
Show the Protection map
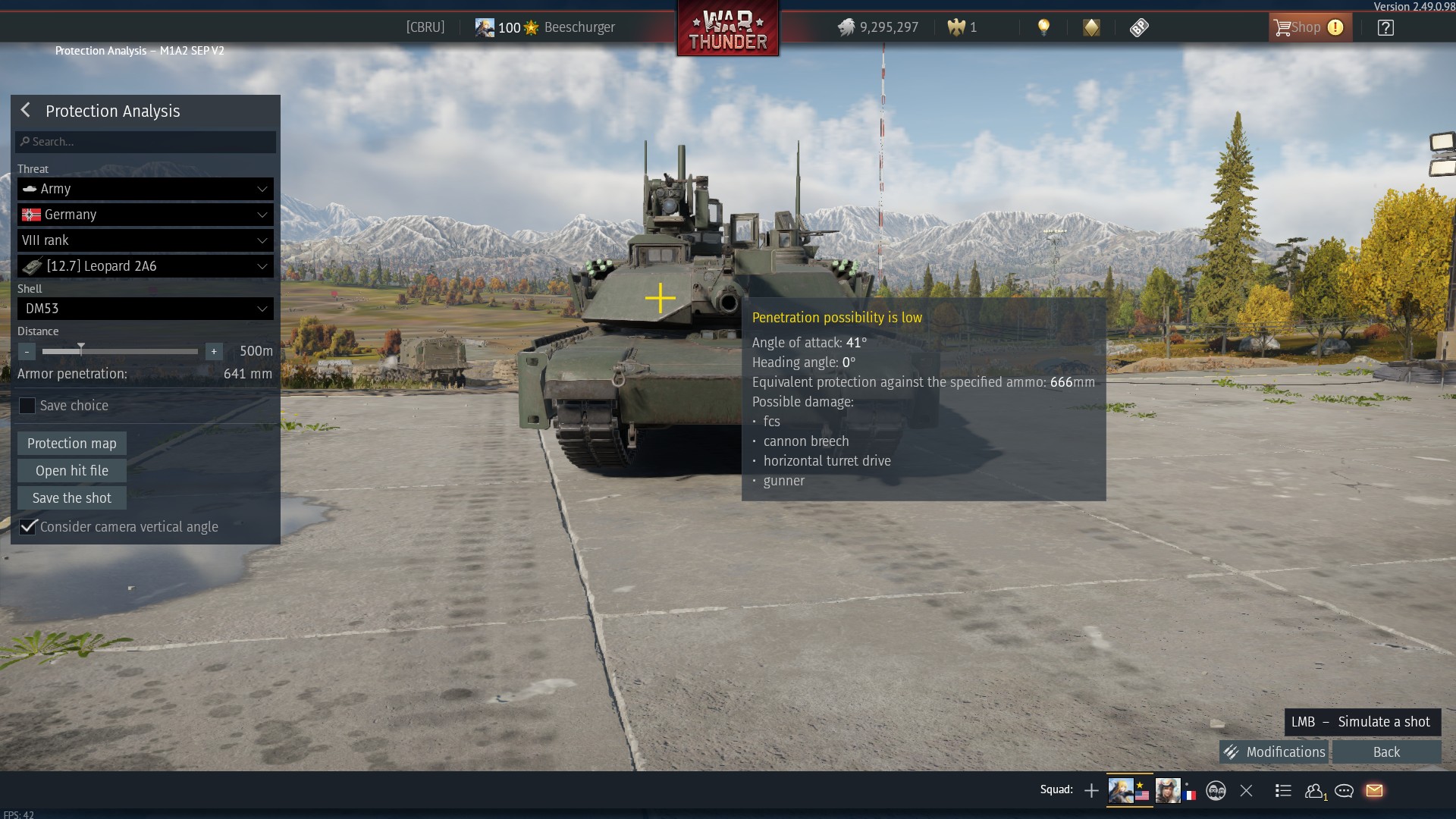click(x=72, y=444)
